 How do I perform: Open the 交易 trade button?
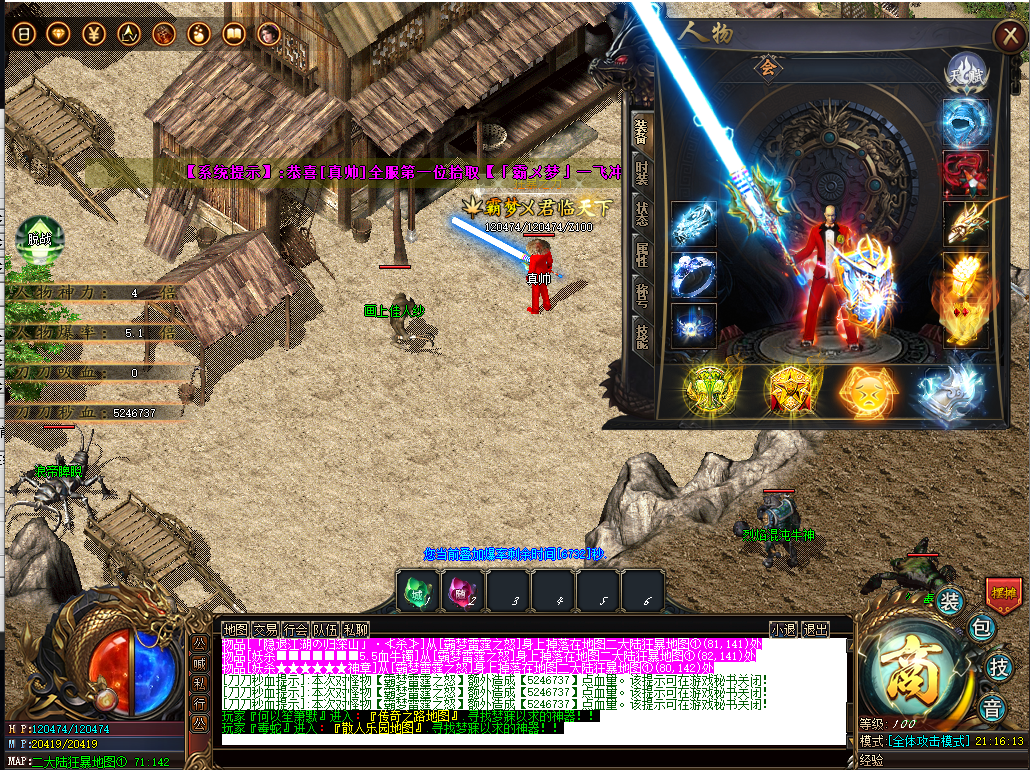pyautogui.click(x=265, y=629)
